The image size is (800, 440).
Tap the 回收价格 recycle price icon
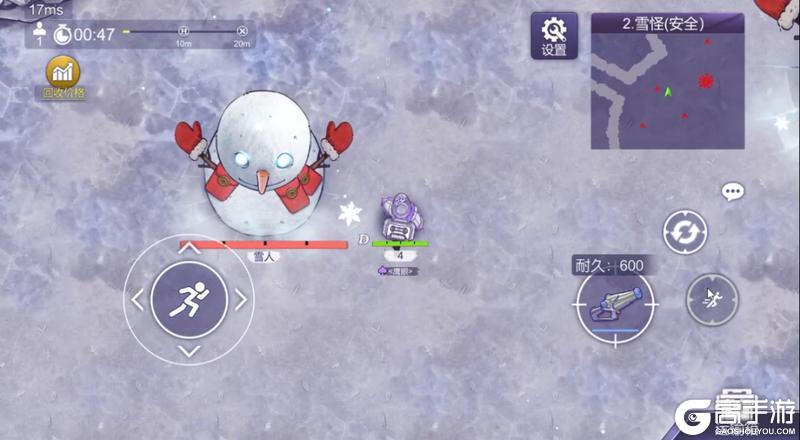pos(64,78)
